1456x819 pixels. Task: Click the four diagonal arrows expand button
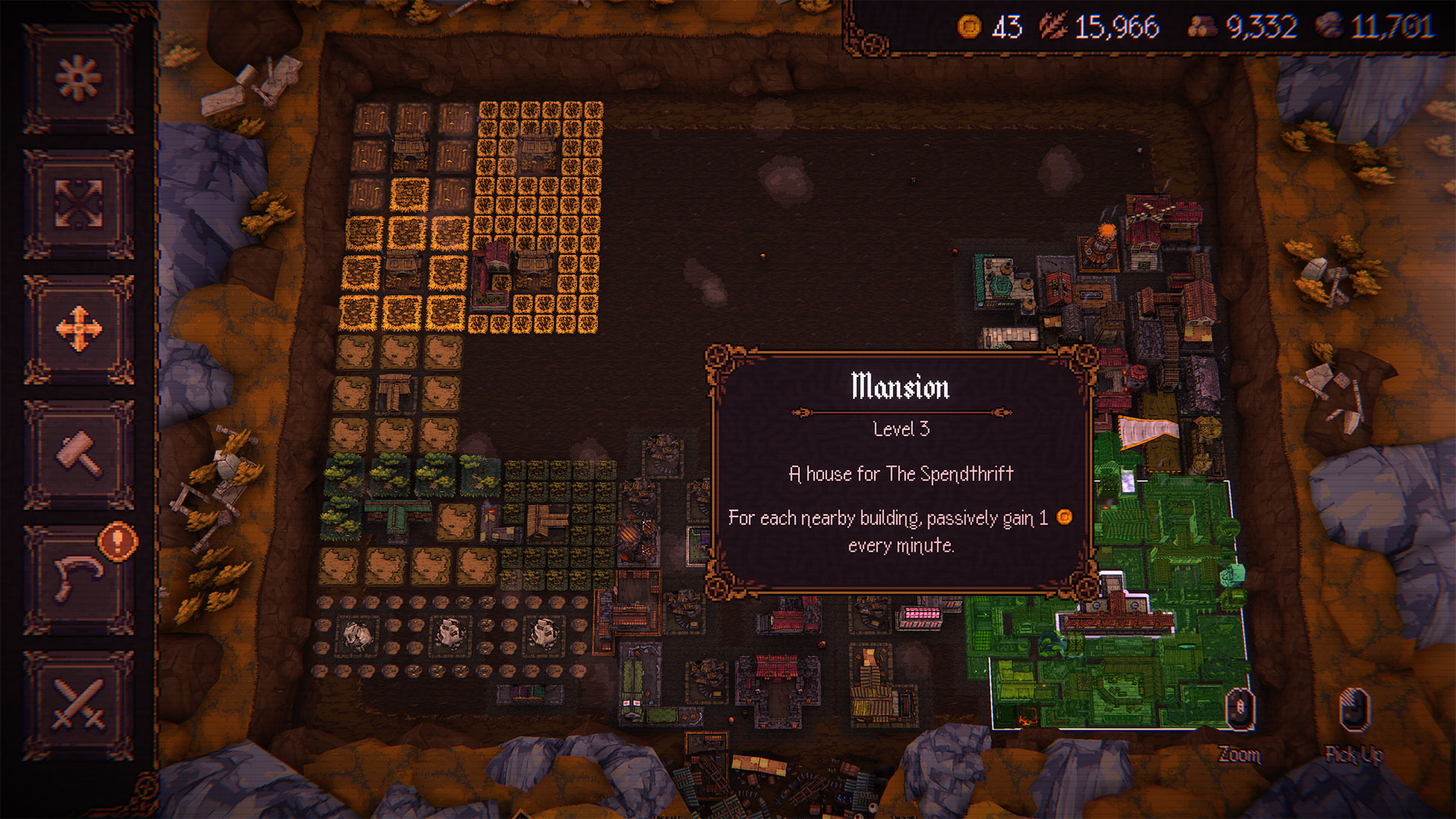79,203
